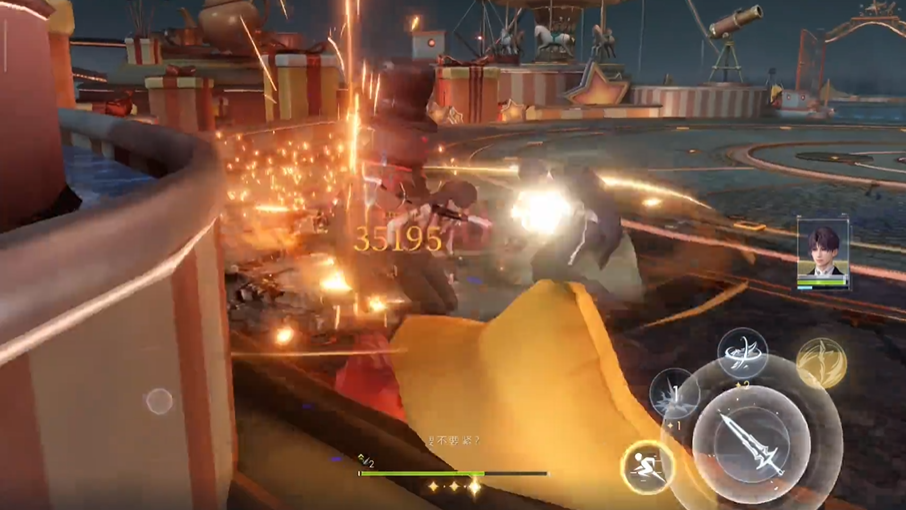Use the golden ultimate skill icon
Viewport: 906px width, 510px height.
click(821, 363)
